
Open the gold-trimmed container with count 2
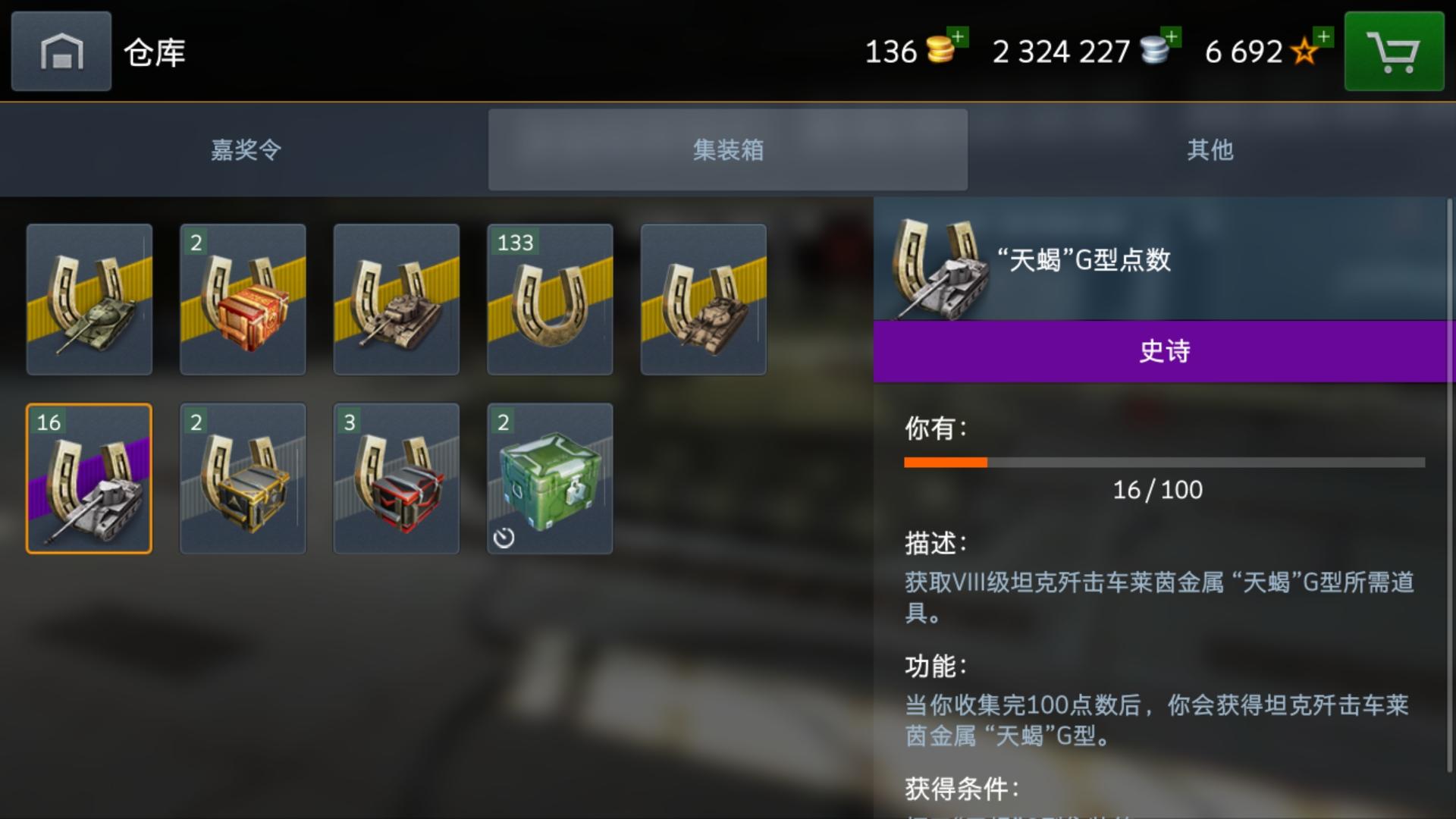point(242,478)
